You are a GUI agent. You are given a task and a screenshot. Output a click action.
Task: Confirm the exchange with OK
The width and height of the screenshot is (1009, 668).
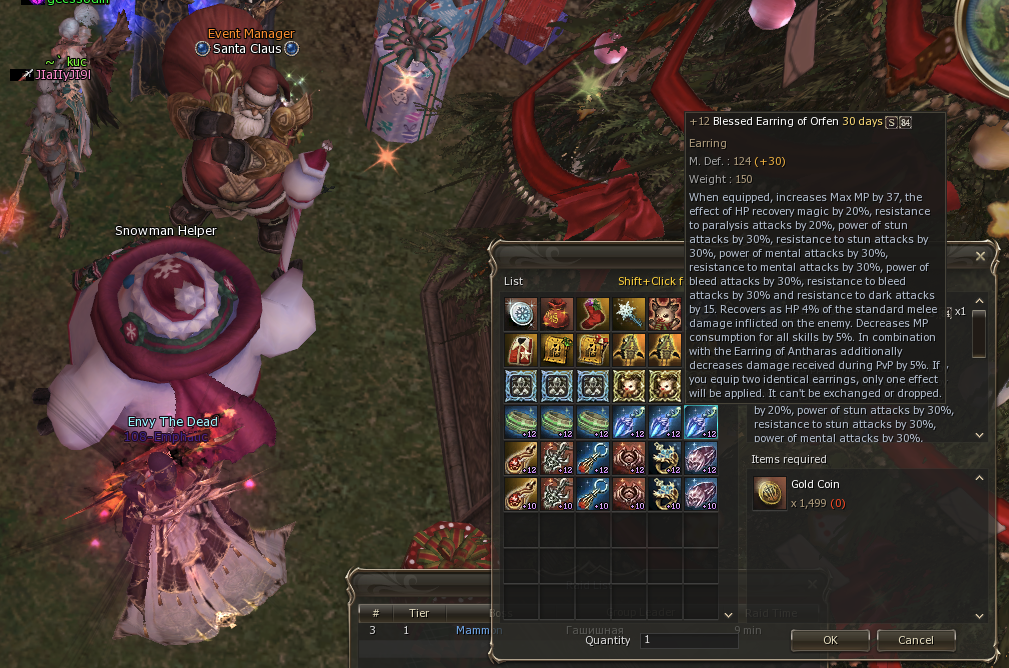[830, 640]
